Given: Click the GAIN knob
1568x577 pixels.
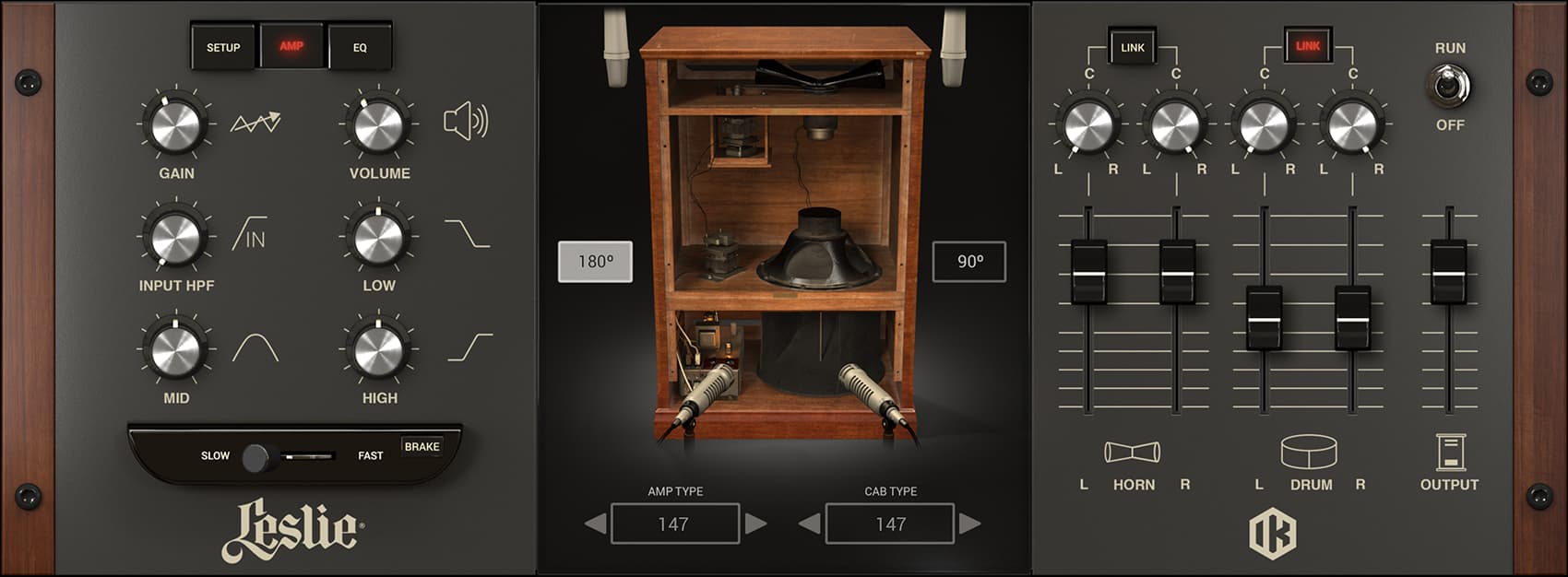Looking at the screenshot, I should (175, 125).
